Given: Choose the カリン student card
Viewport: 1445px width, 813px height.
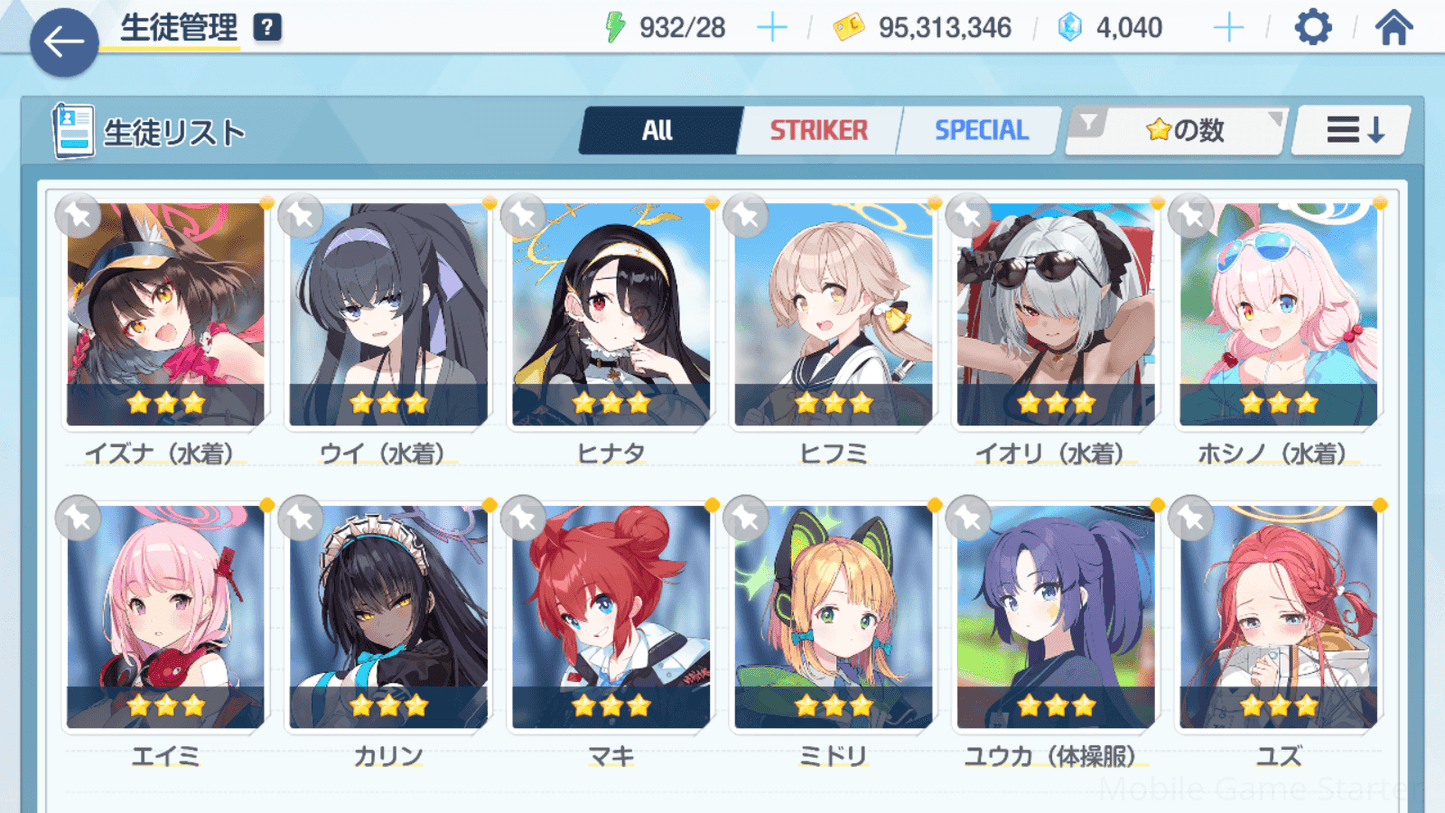Looking at the screenshot, I should pyautogui.click(x=388, y=617).
